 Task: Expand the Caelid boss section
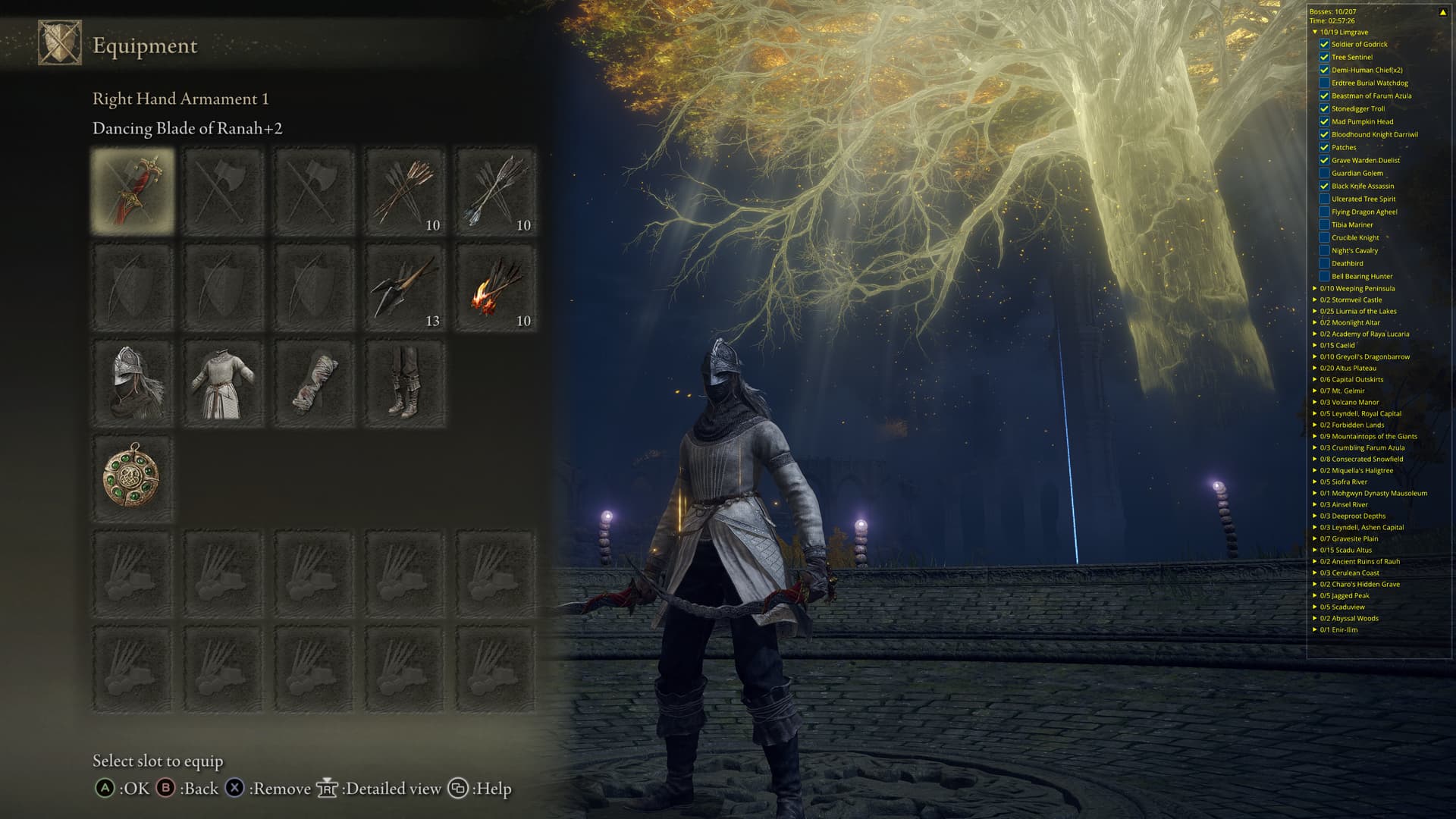[x=1315, y=345]
